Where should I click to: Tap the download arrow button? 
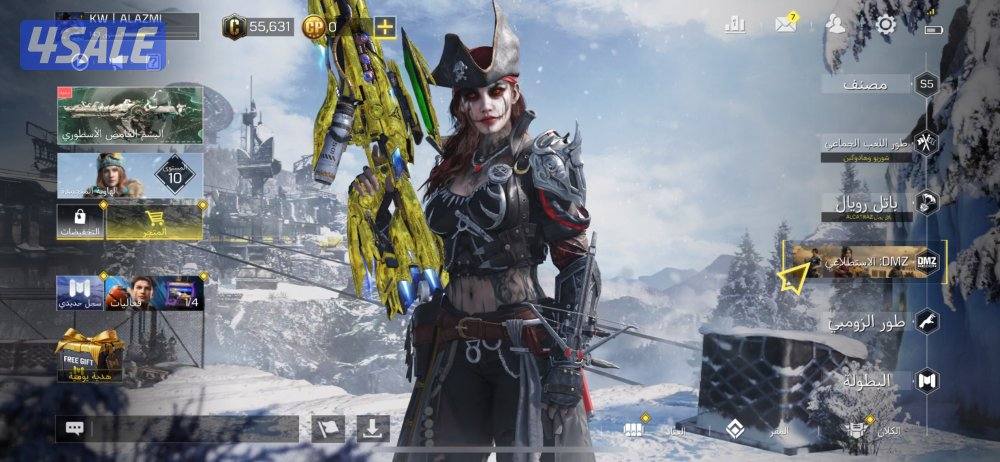372,429
